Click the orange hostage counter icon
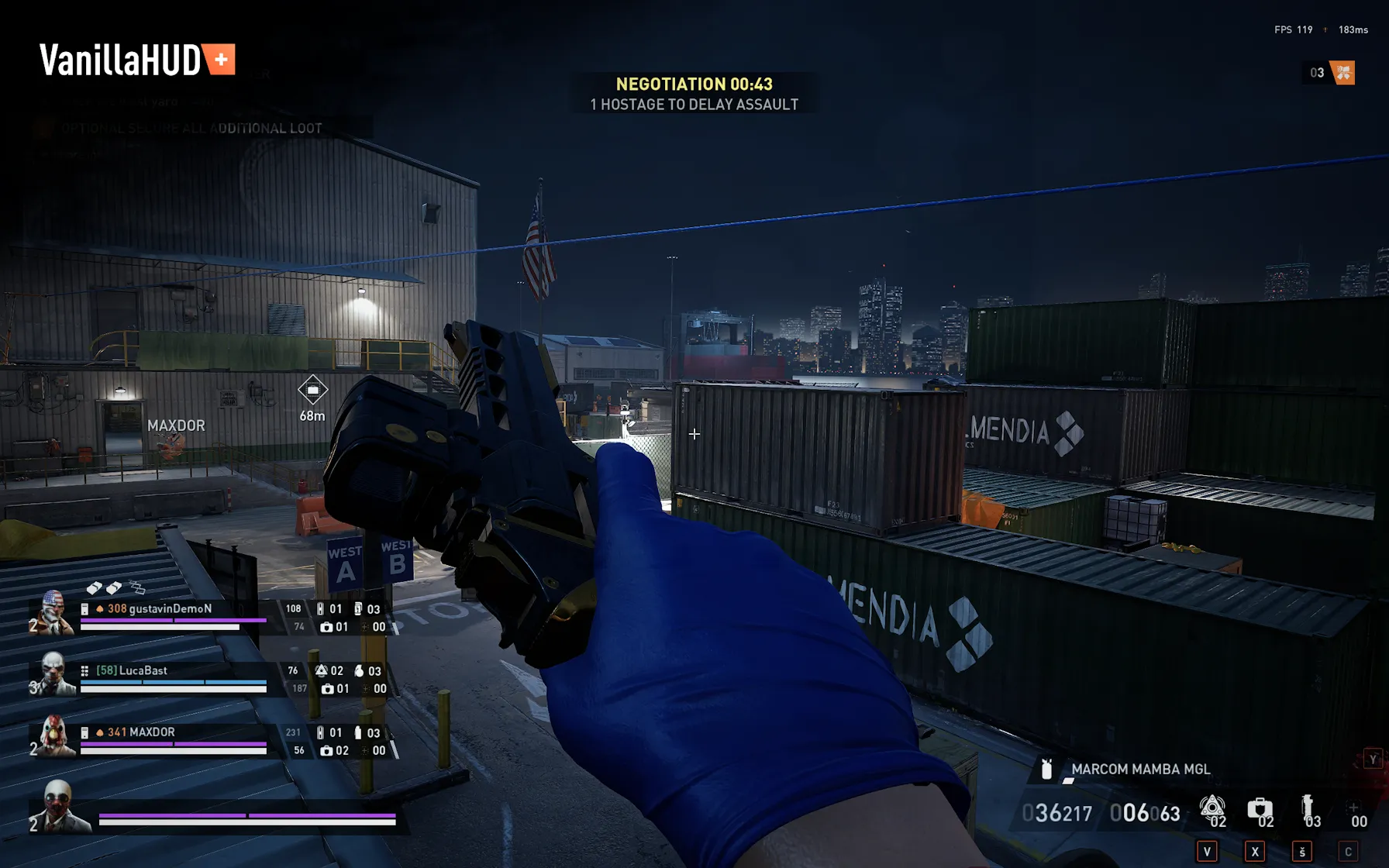The width and height of the screenshot is (1389, 868). pyautogui.click(x=1342, y=73)
